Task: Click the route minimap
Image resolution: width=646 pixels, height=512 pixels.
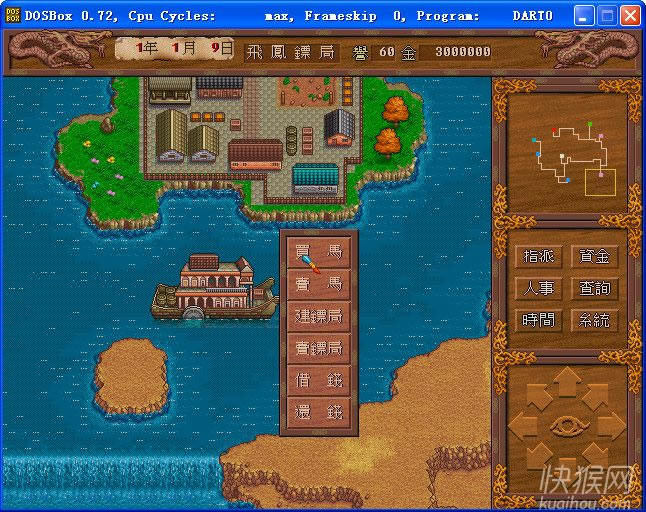Action: pyautogui.click(x=567, y=150)
